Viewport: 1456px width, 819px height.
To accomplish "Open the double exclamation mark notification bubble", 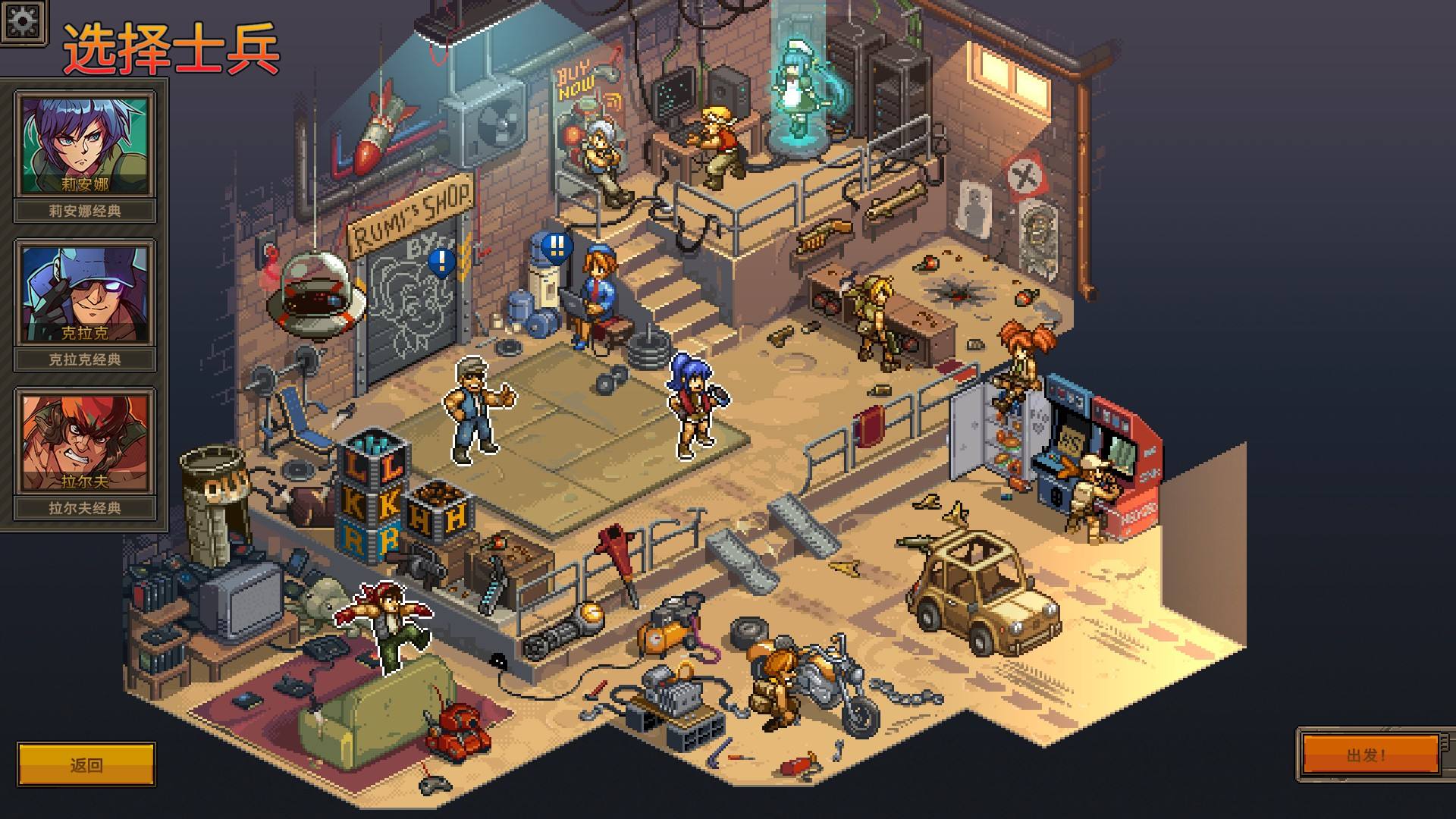I will [557, 246].
